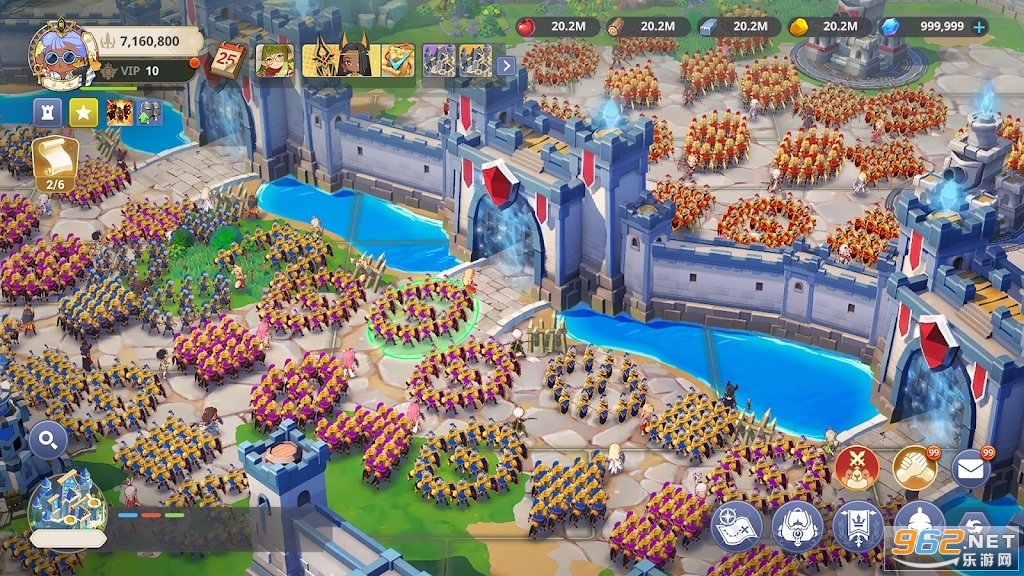
Task: Click the white rook tower button
Action: coord(48,112)
